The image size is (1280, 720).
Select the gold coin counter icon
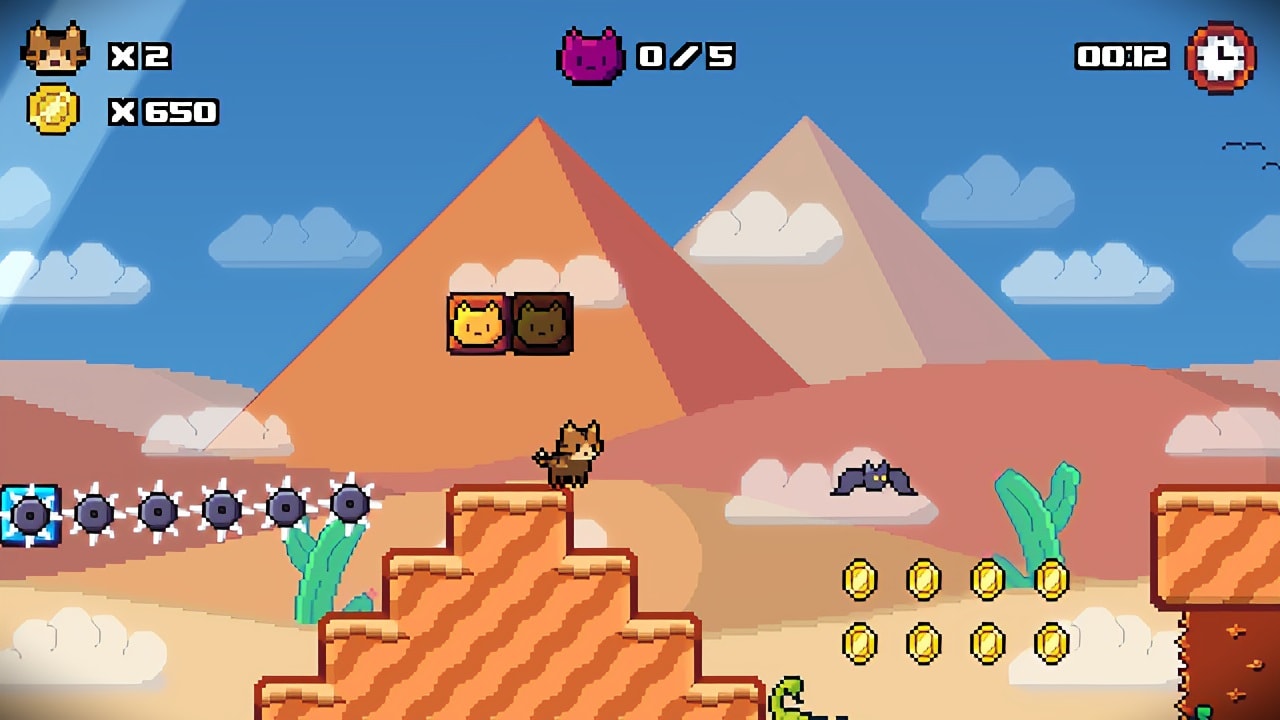point(55,108)
